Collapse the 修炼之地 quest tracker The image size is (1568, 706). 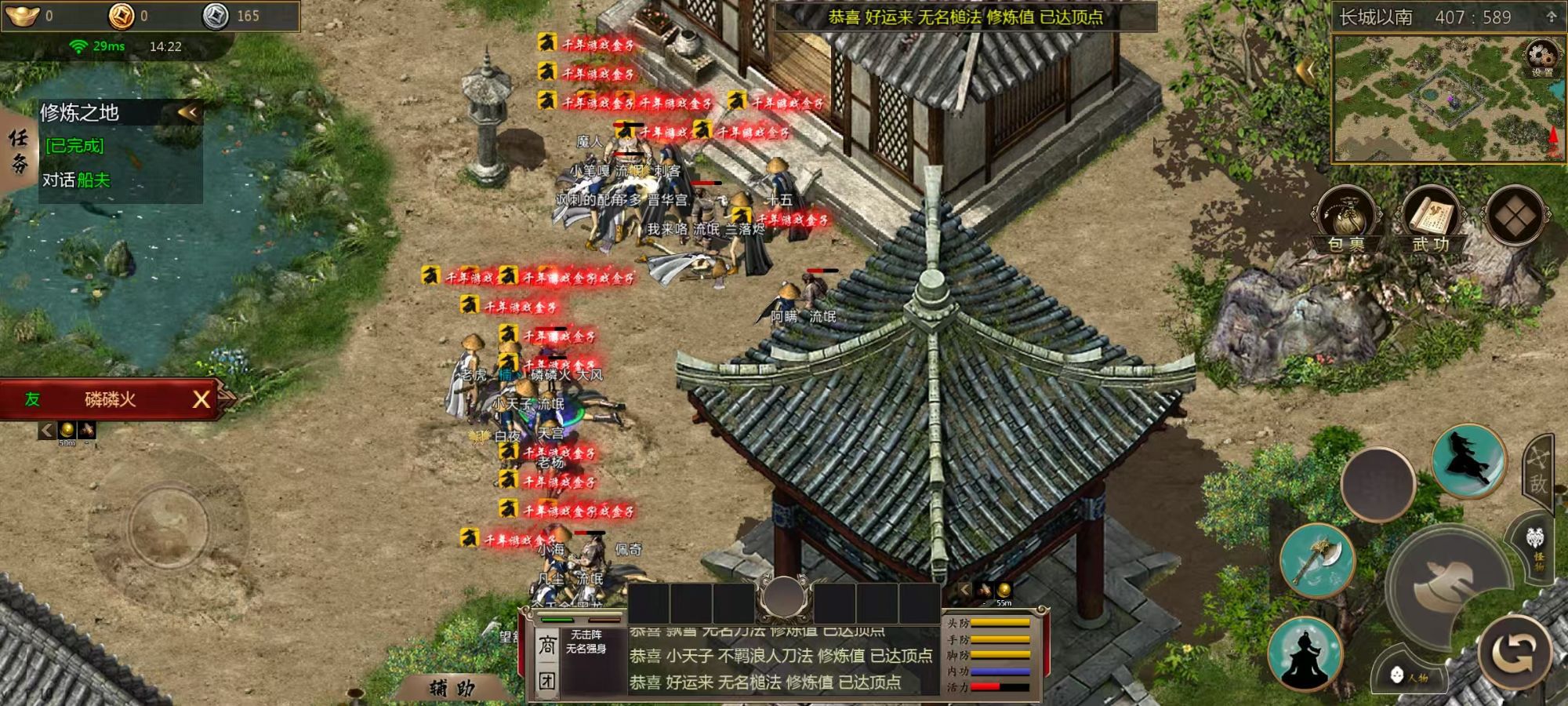coord(188,112)
